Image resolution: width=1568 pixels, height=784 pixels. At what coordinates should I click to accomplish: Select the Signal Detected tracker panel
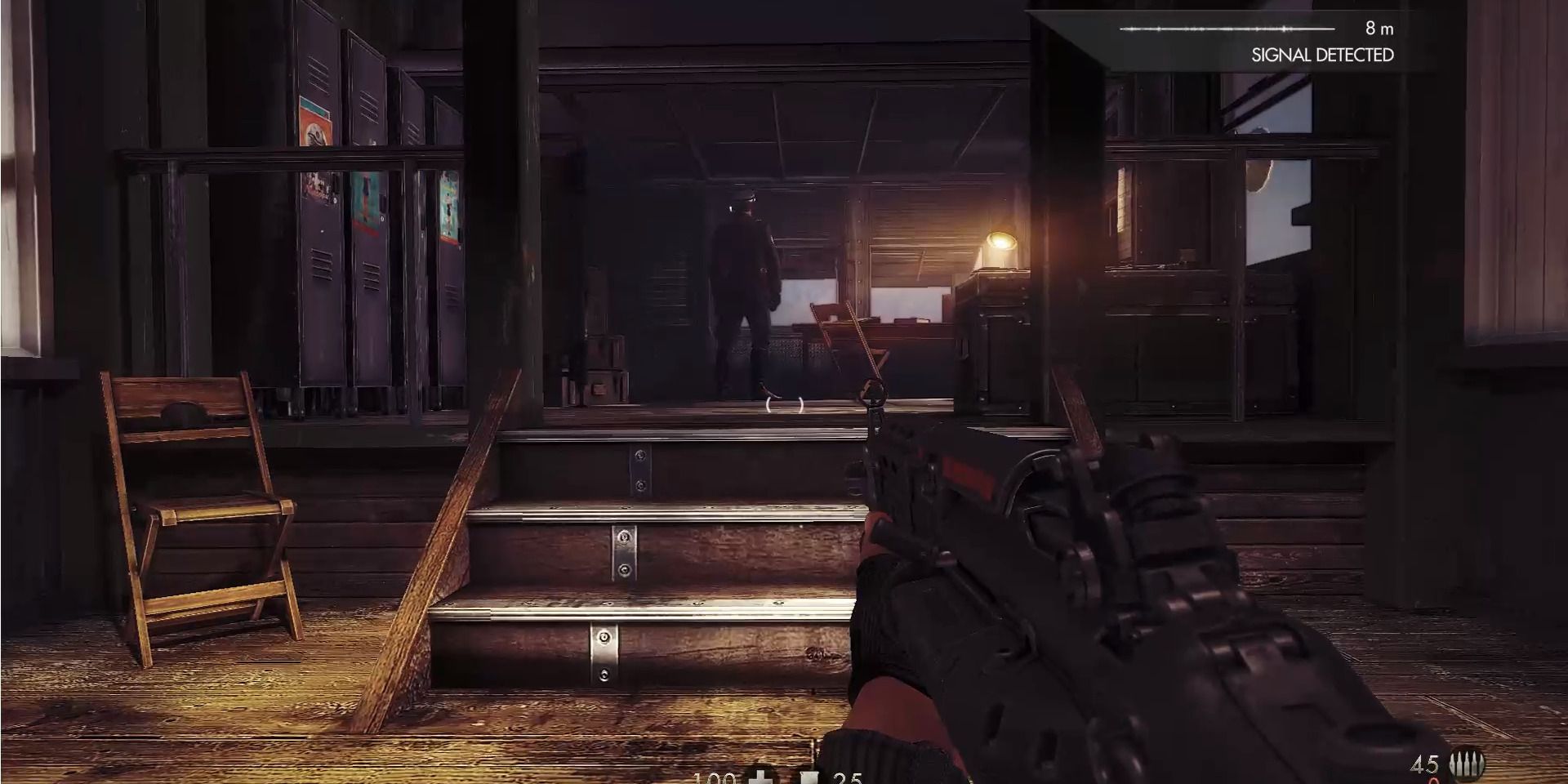(1256, 41)
